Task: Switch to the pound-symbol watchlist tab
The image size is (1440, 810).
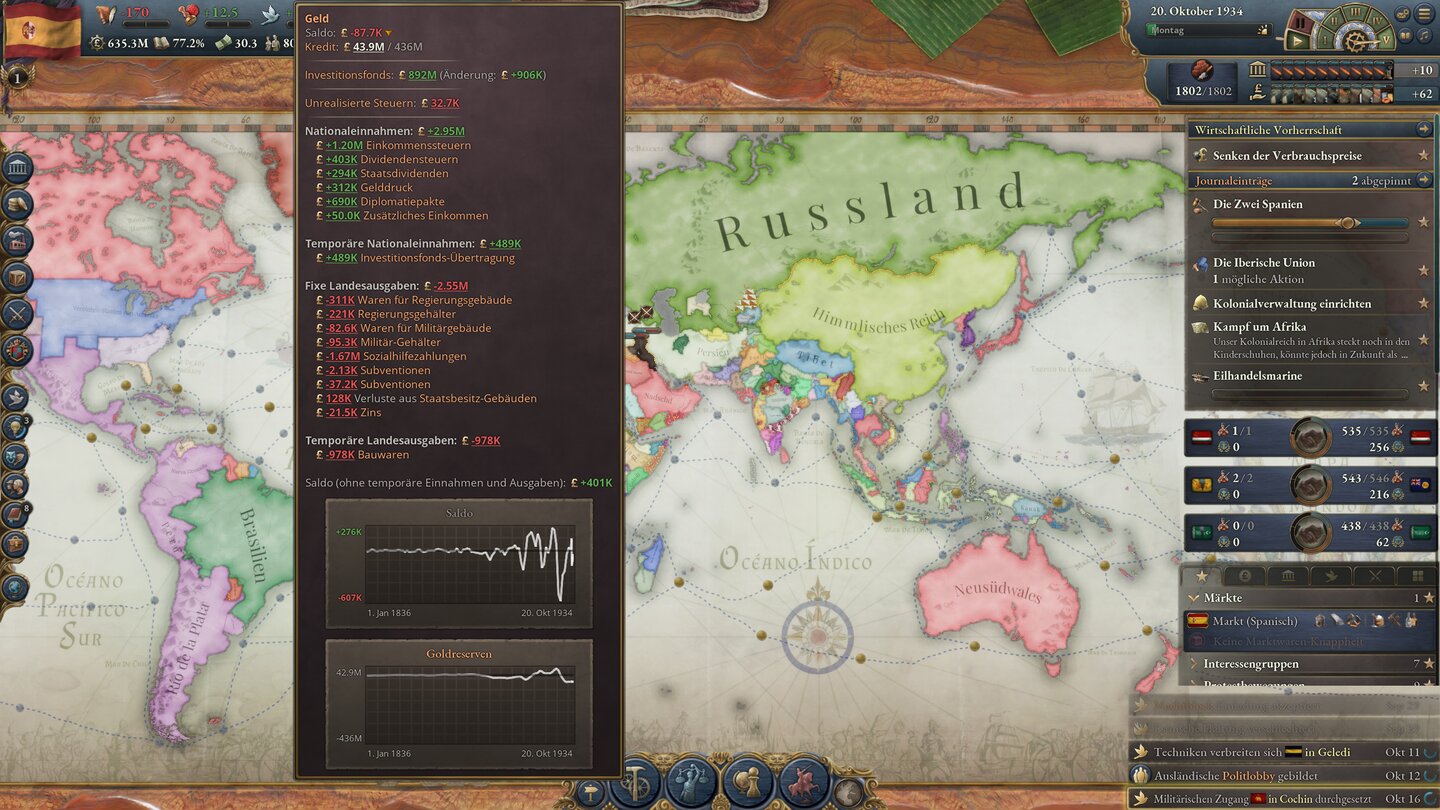Action: click(x=1245, y=576)
